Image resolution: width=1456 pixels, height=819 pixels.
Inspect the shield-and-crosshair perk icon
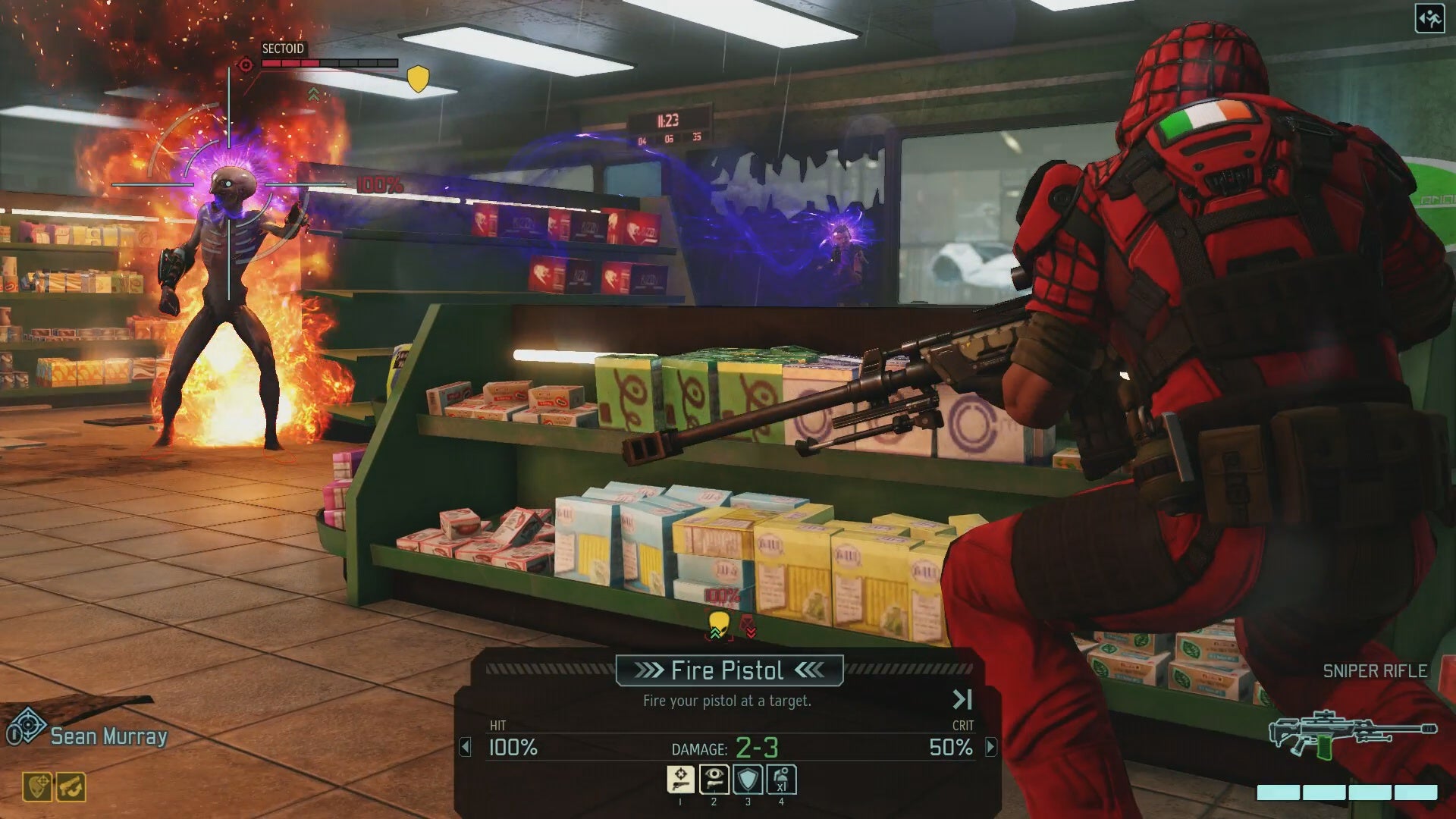(x=37, y=787)
